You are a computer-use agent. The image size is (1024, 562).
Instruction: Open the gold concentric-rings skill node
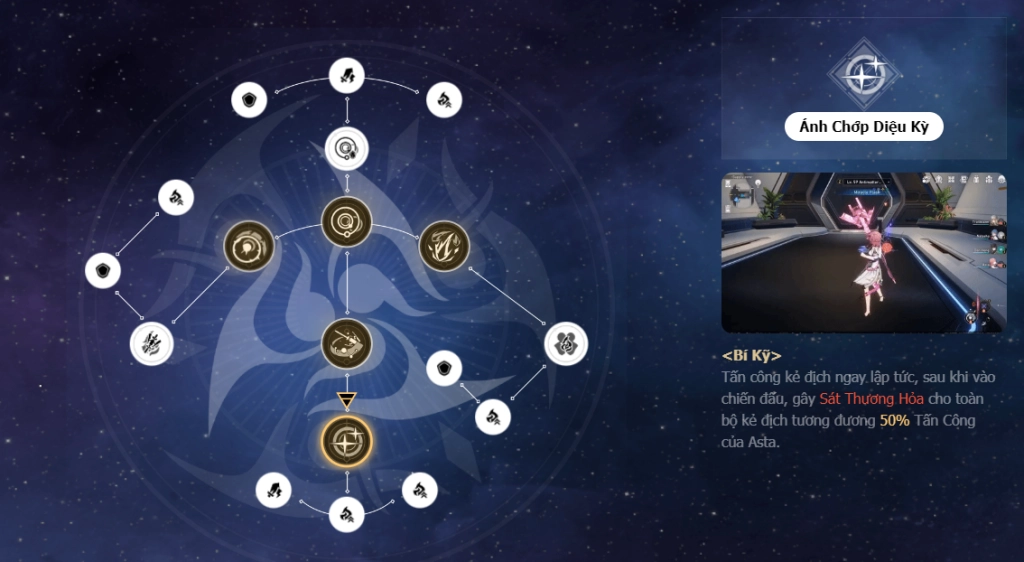[x=347, y=221]
